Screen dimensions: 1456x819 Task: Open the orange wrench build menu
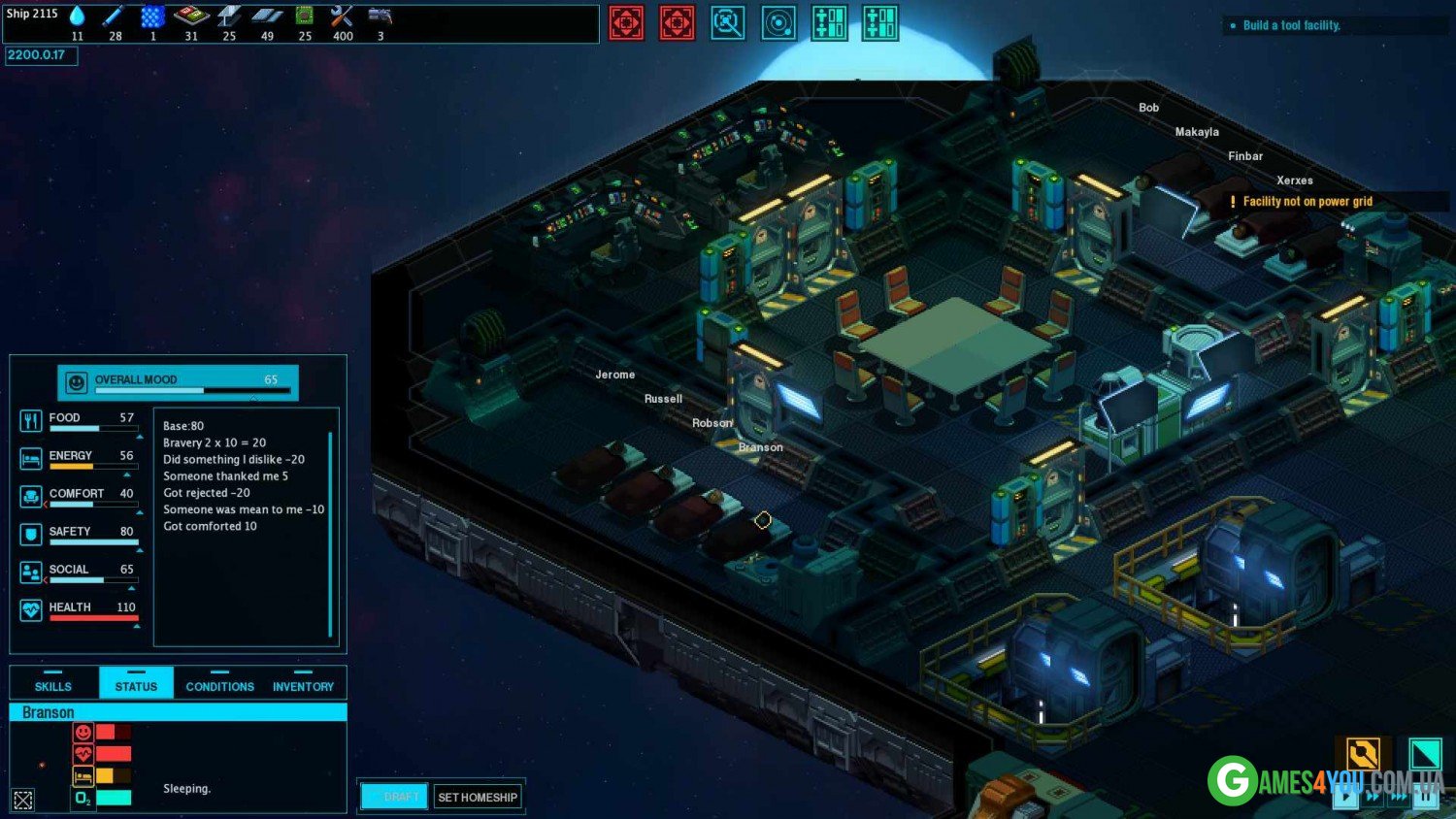click(1363, 754)
